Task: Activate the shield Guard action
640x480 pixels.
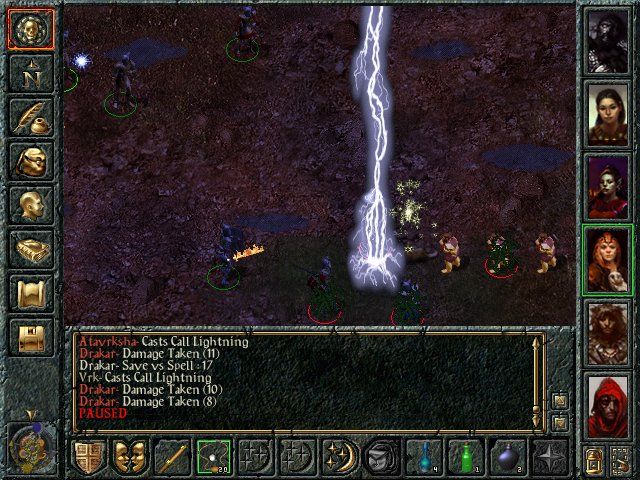Action: pyautogui.click(x=89, y=456)
